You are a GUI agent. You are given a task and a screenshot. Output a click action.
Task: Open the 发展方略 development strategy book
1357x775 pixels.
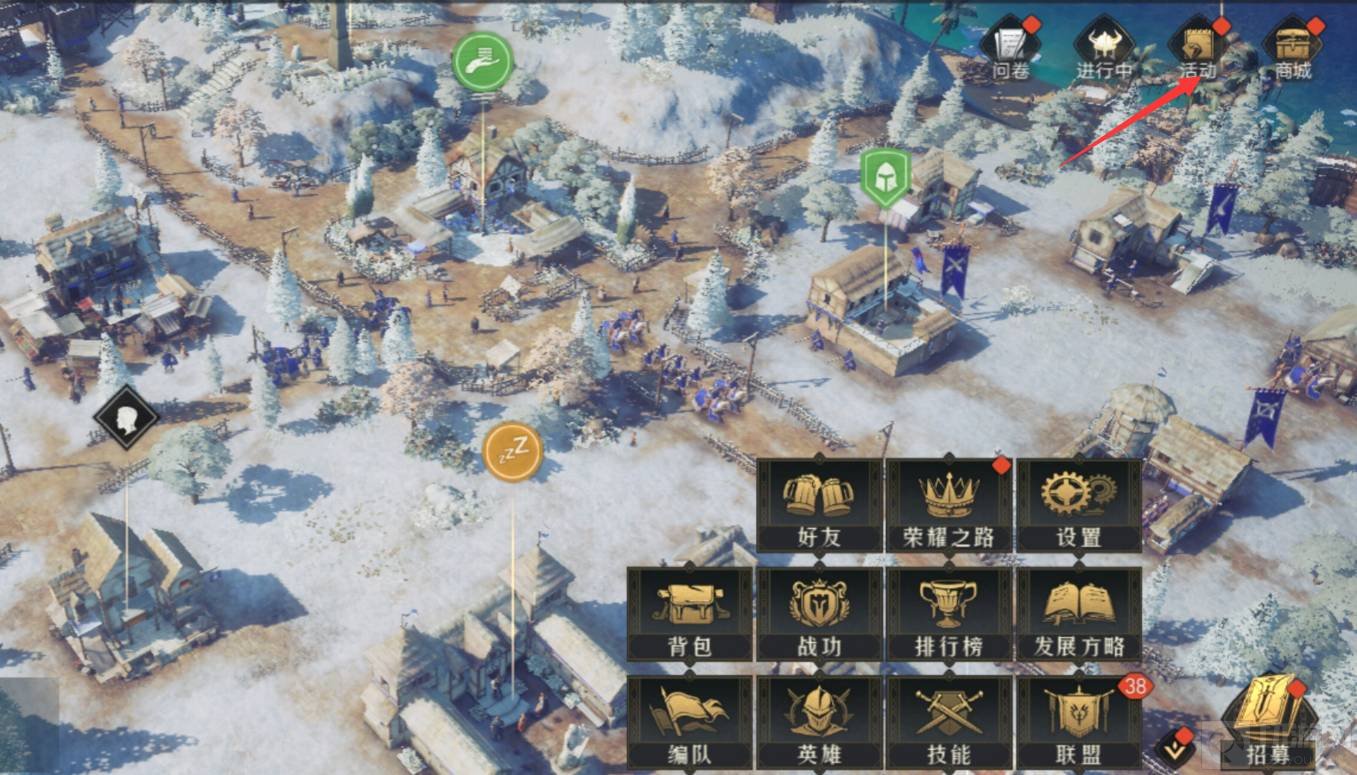click(1078, 613)
